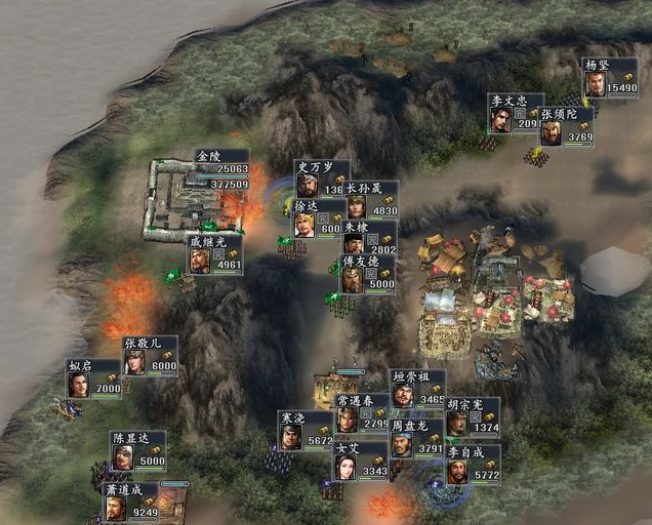Viewport: 652px width, 525px height.
Task: Click 姒启's unit portrait
Action: pos(79,383)
